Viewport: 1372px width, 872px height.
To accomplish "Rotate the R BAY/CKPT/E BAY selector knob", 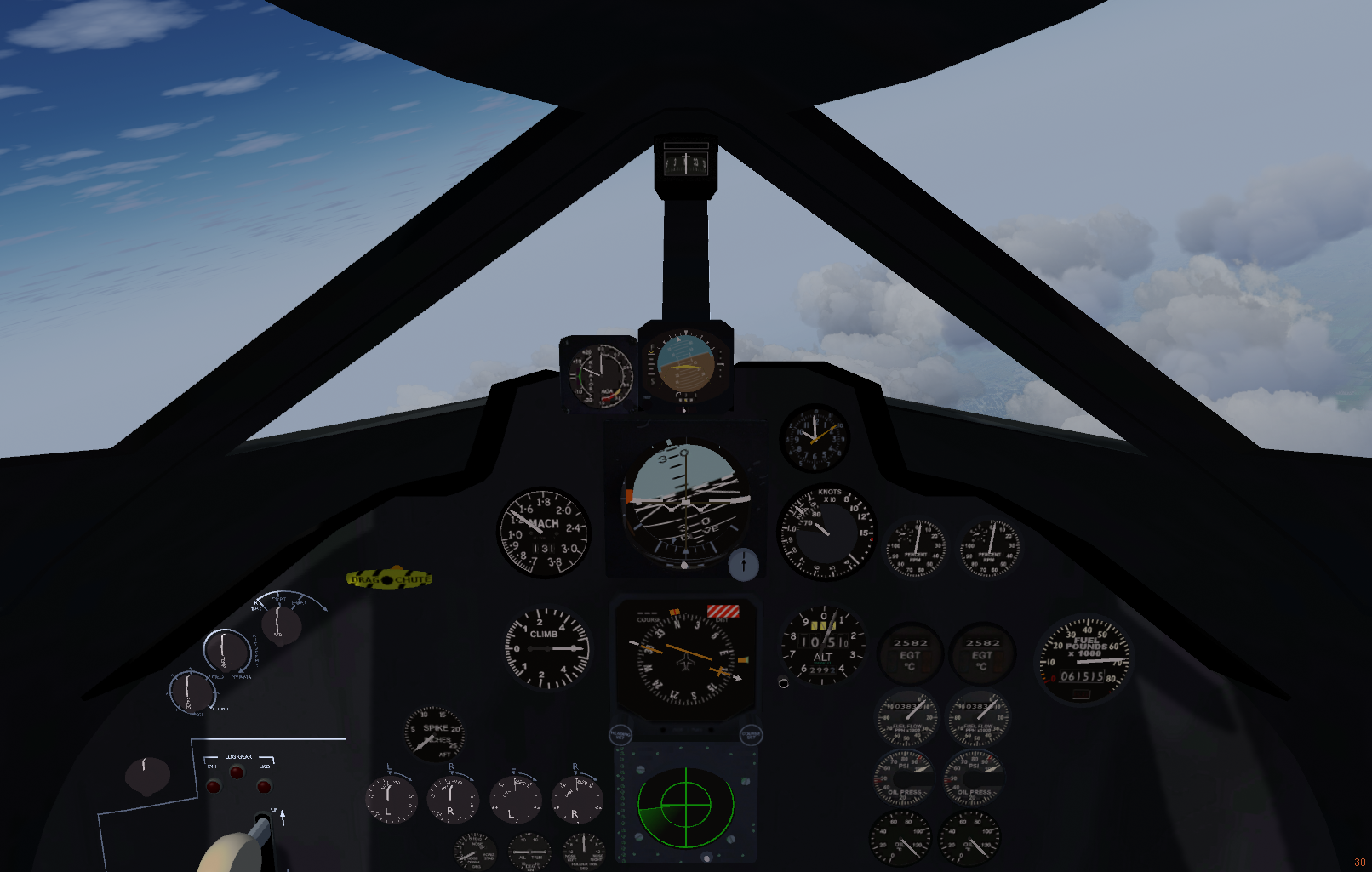I will [280, 624].
